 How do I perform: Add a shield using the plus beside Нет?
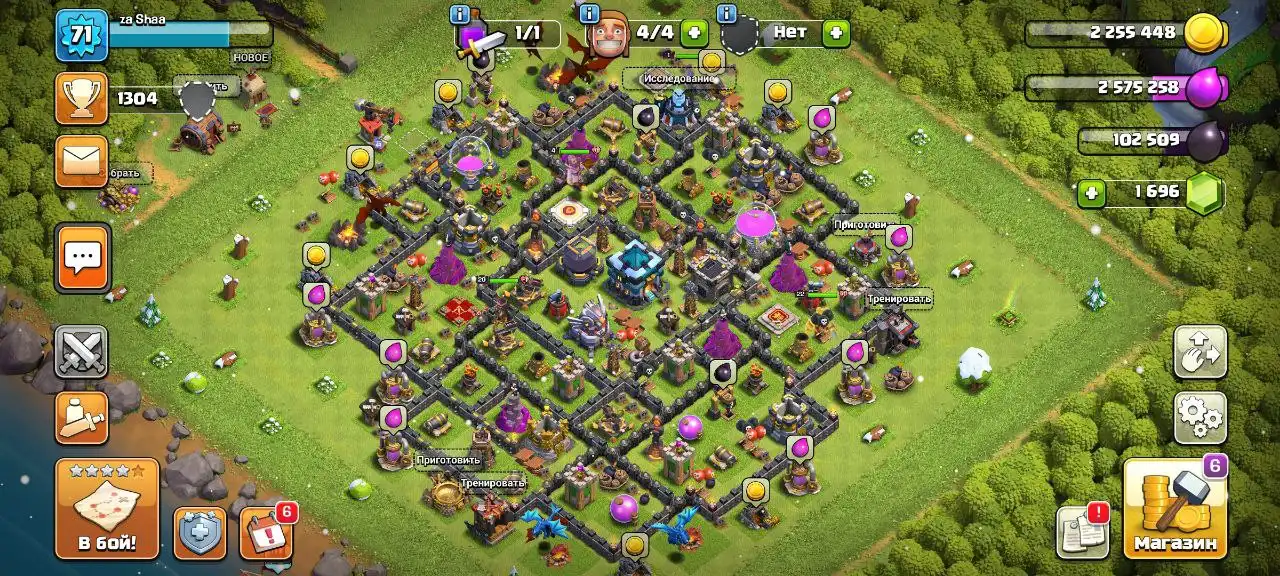tap(836, 32)
